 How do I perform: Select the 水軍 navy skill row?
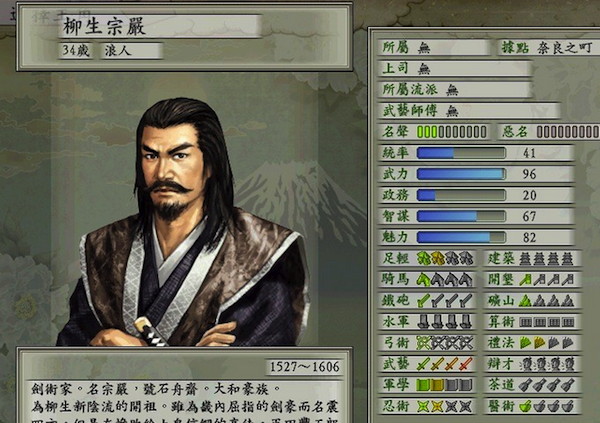click(430, 321)
